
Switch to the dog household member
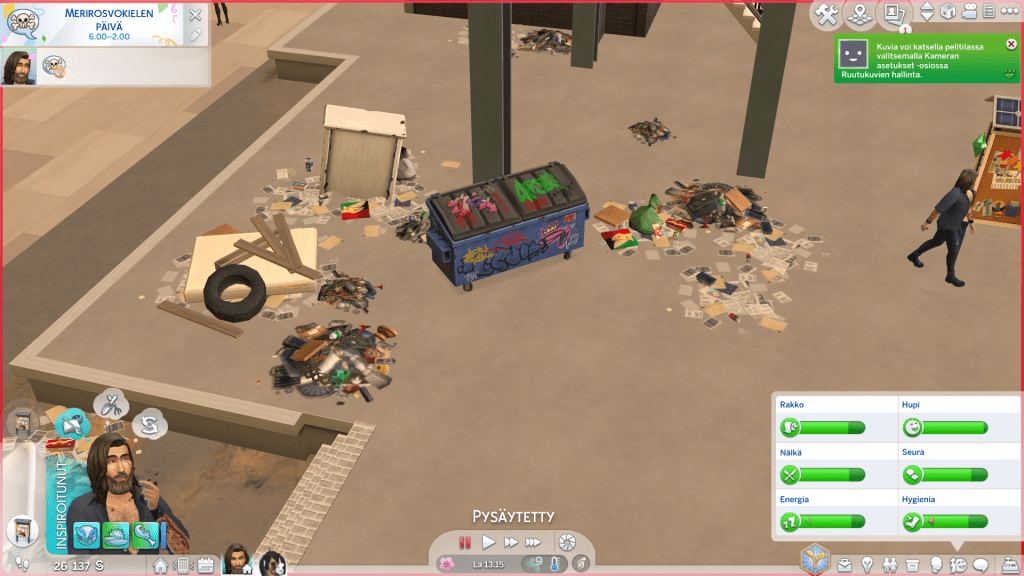[271, 562]
